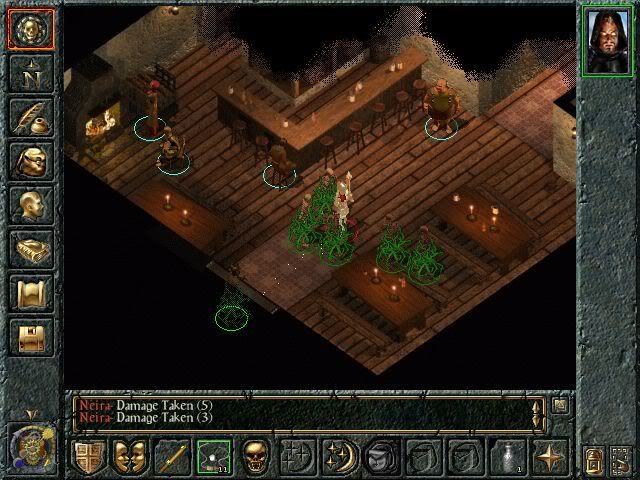Select the sling bullets weapon slot
Viewport: 640px width, 480px height.
pos(213,457)
